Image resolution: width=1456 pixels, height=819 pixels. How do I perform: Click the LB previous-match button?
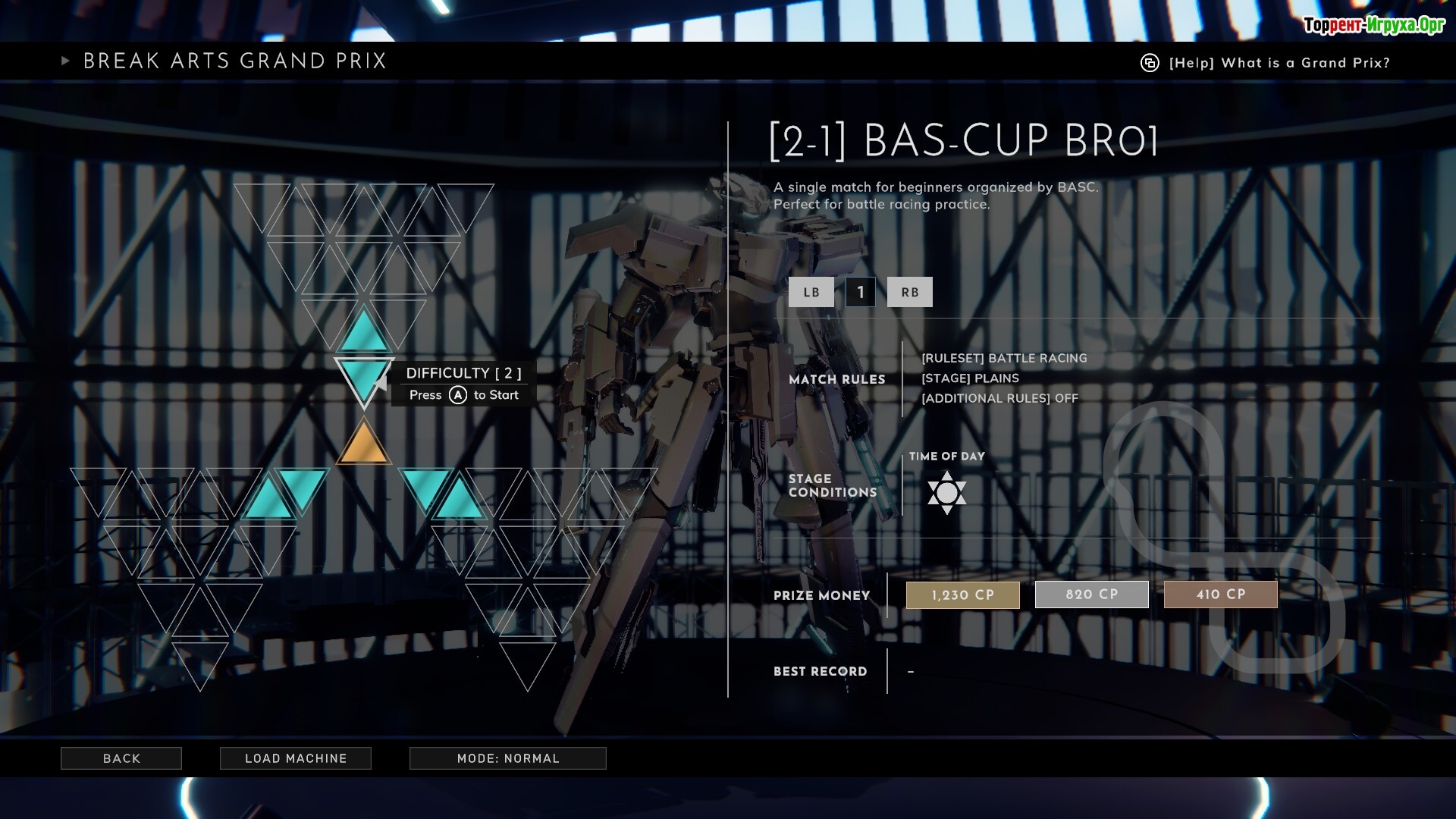coord(811,292)
